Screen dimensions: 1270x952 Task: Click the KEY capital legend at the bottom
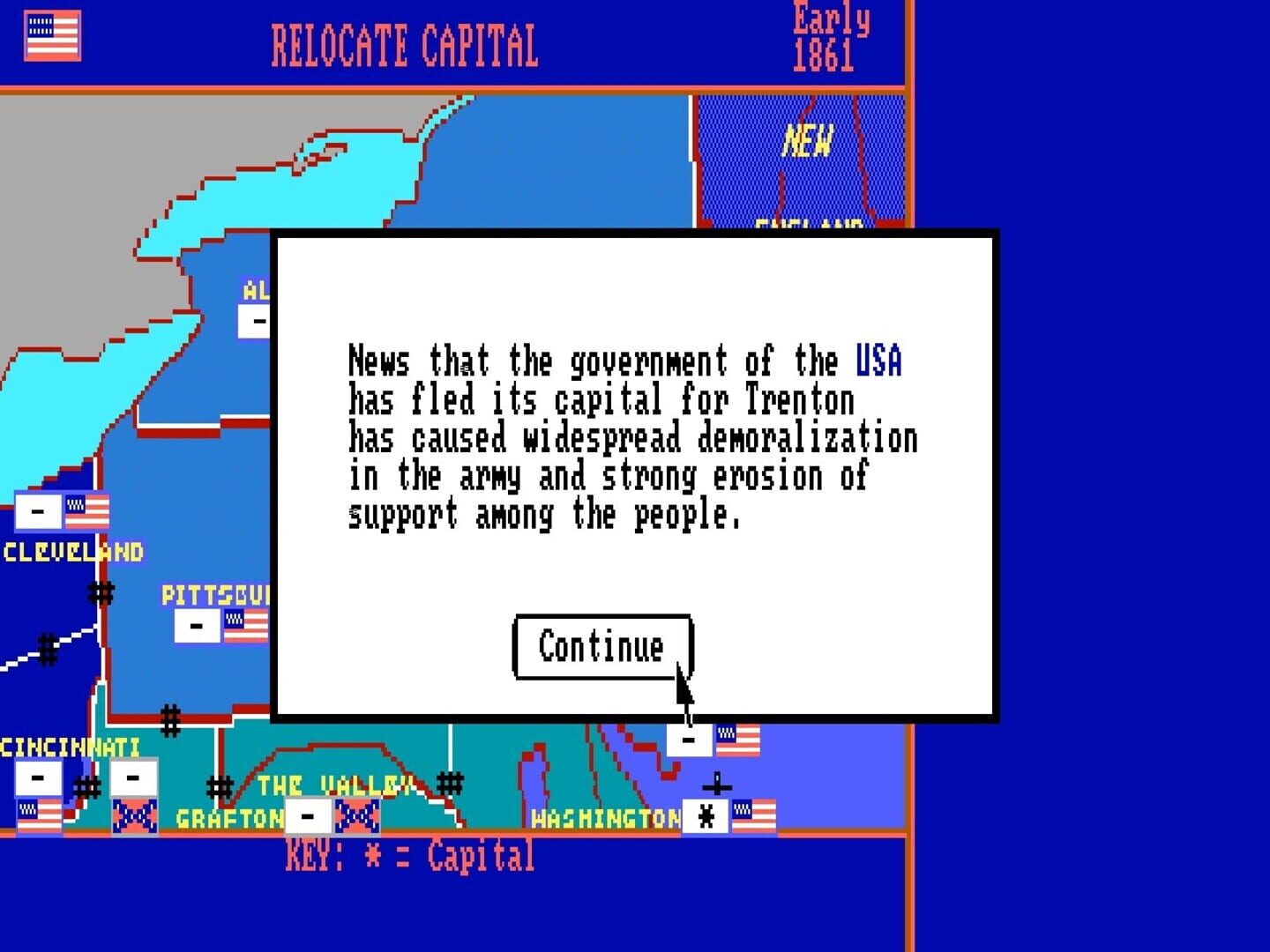point(409,855)
